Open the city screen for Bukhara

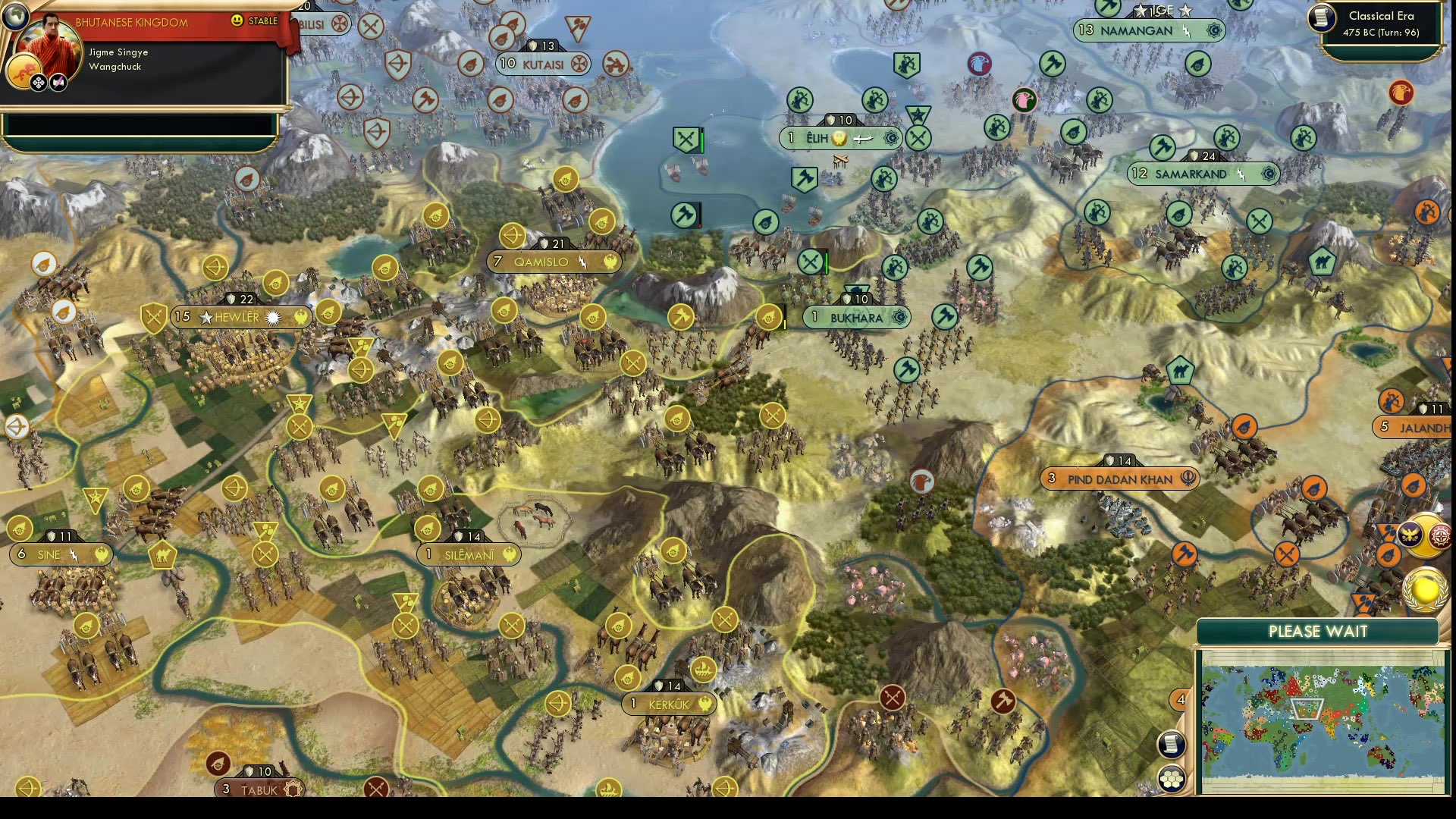[x=856, y=318]
